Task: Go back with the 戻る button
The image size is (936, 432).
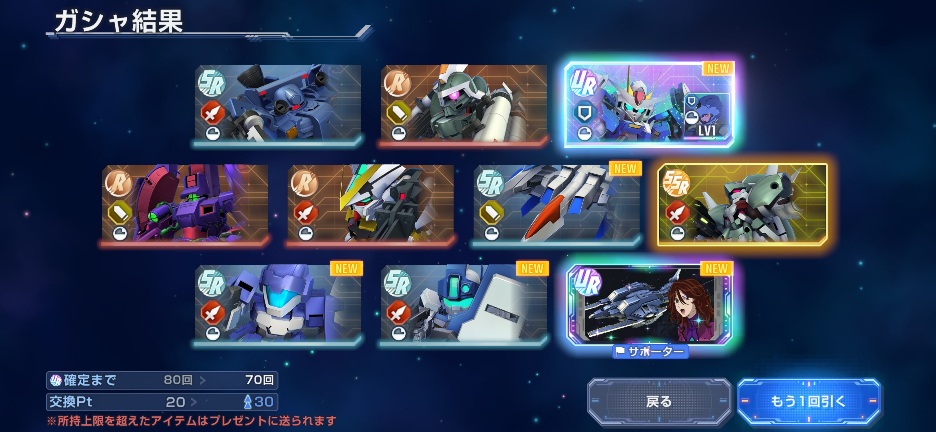Action: [658, 401]
